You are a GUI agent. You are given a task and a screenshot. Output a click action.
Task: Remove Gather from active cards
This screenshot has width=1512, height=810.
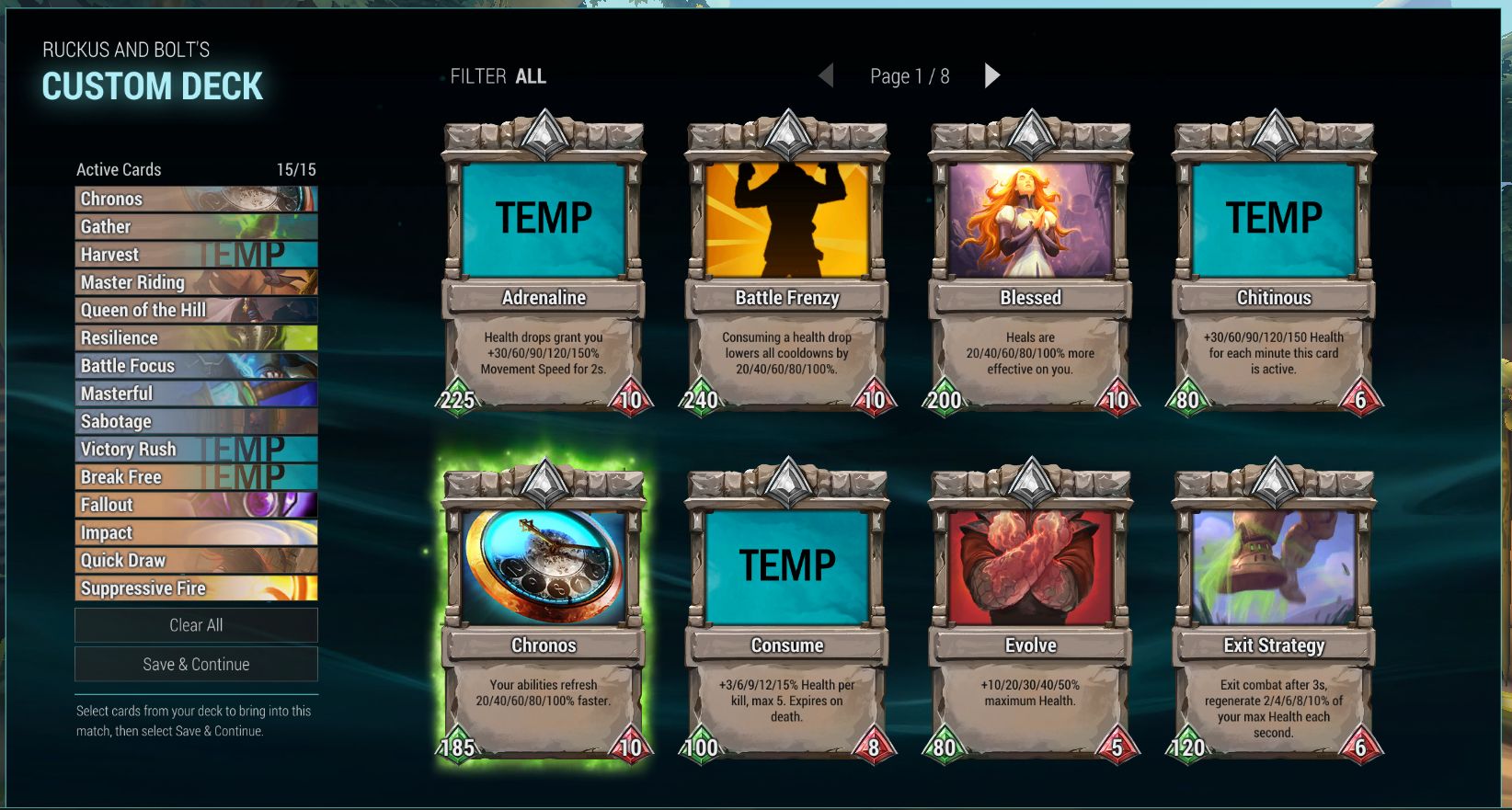coord(196,226)
